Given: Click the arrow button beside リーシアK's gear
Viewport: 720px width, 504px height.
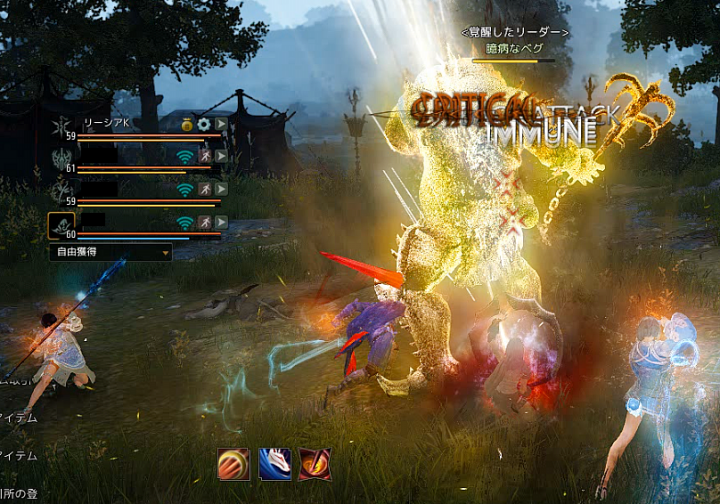Looking at the screenshot, I should 221,124.
